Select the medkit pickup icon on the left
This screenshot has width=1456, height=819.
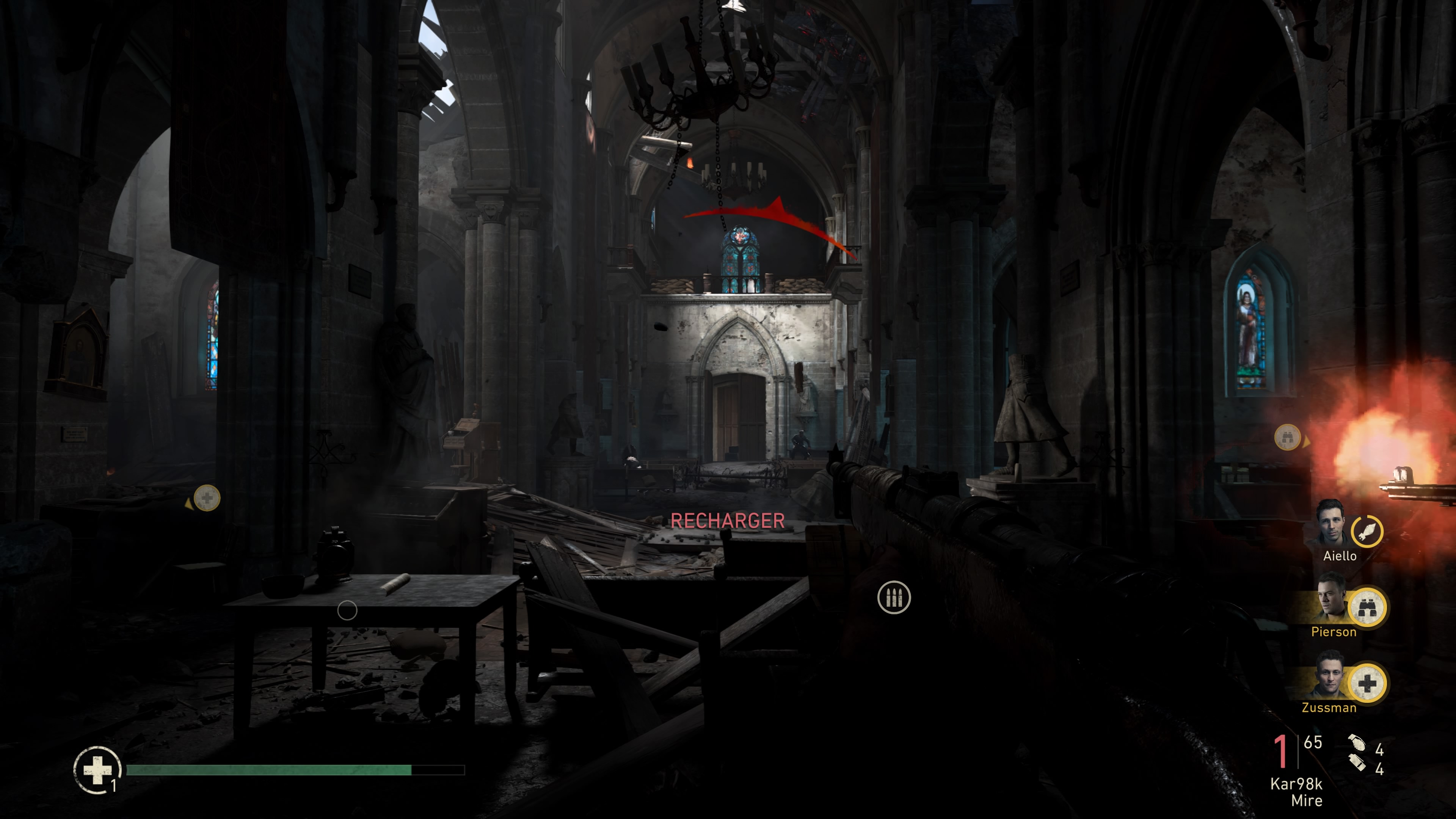(207, 497)
